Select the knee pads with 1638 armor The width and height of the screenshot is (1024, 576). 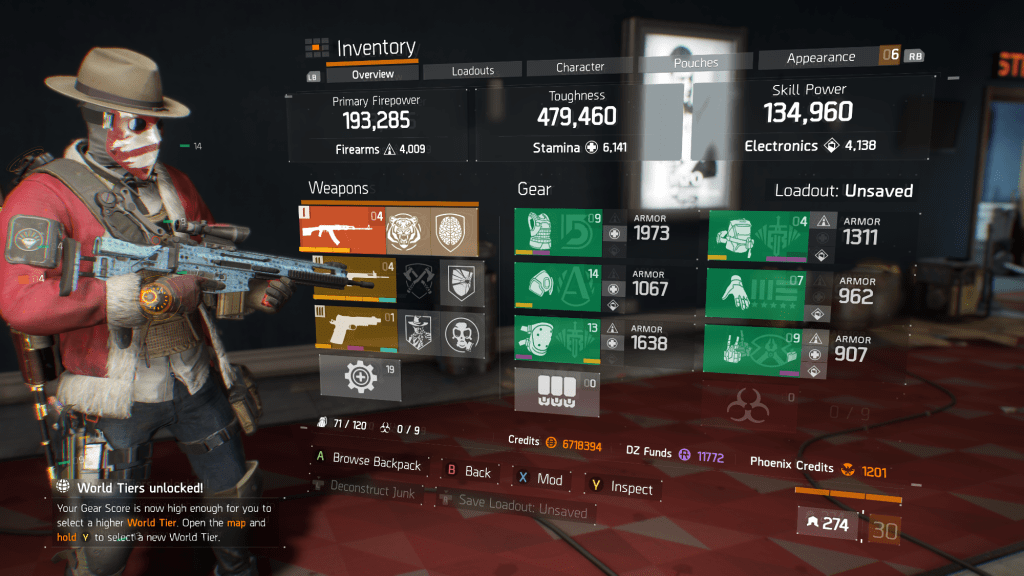[x=558, y=339]
